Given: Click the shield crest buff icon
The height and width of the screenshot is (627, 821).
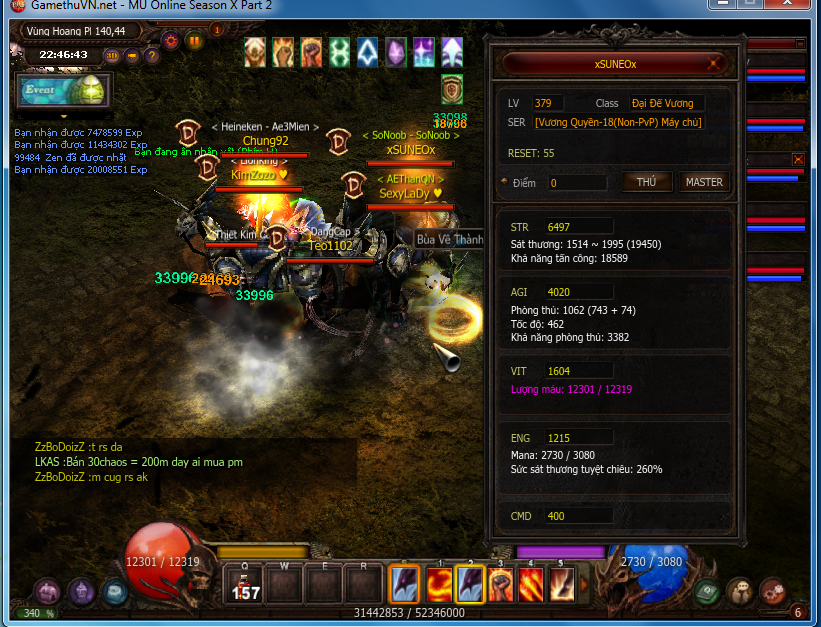Looking at the screenshot, I should 452,88.
